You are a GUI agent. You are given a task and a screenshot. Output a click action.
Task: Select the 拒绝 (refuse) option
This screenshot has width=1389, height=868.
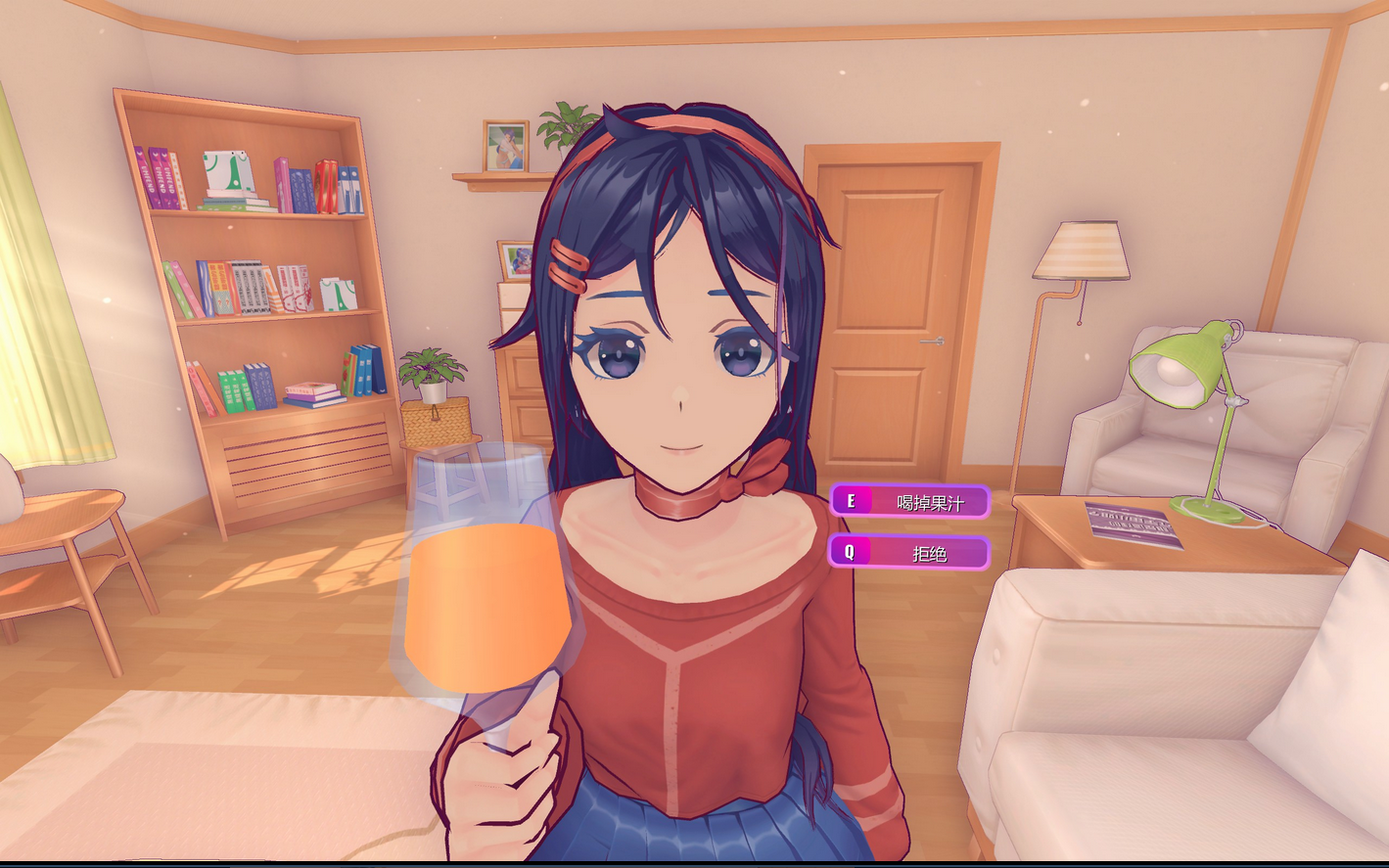click(x=910, y=553)
